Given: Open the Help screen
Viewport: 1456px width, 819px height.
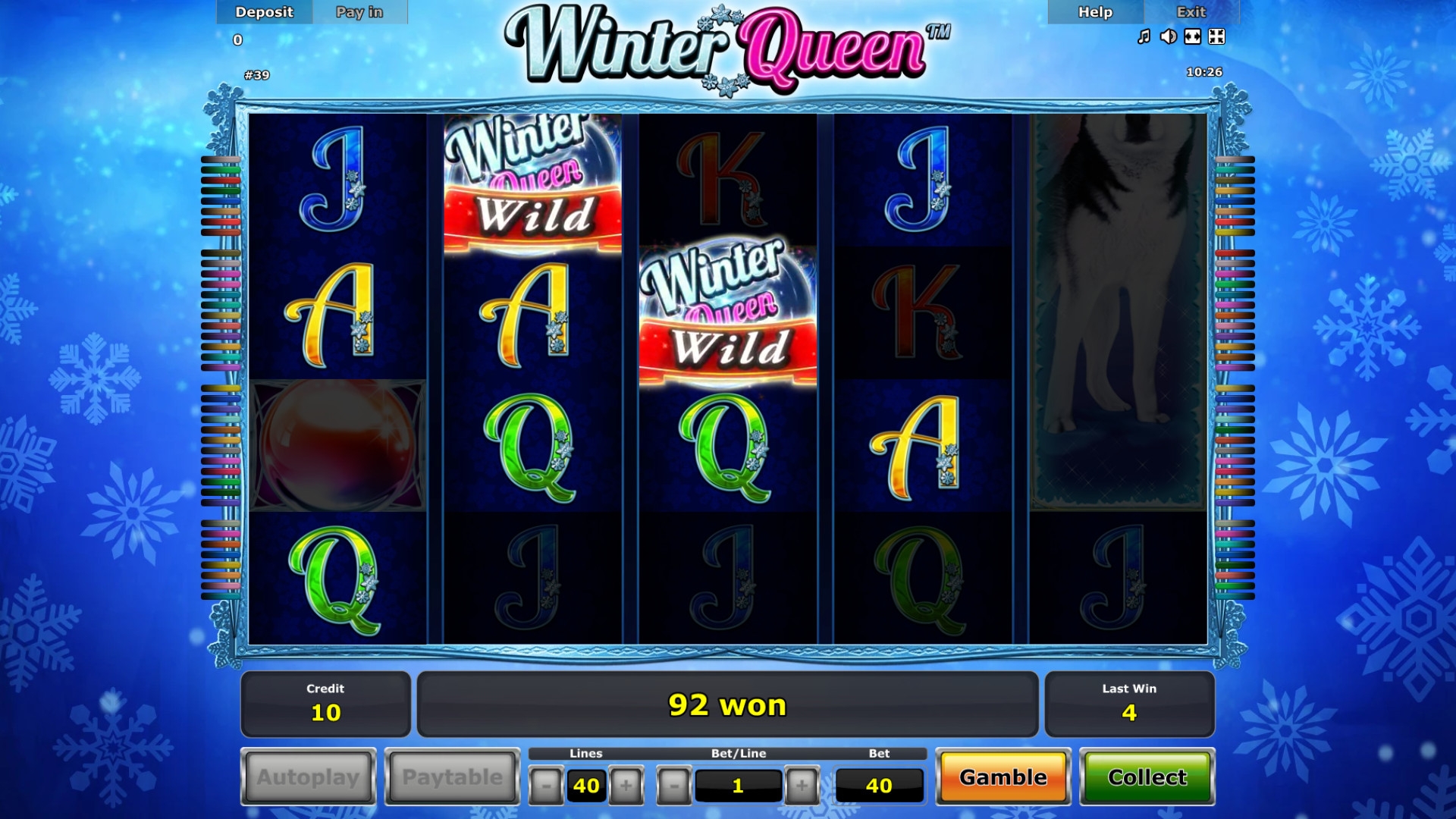Looking at the screenshot, I should [1095, 12].
